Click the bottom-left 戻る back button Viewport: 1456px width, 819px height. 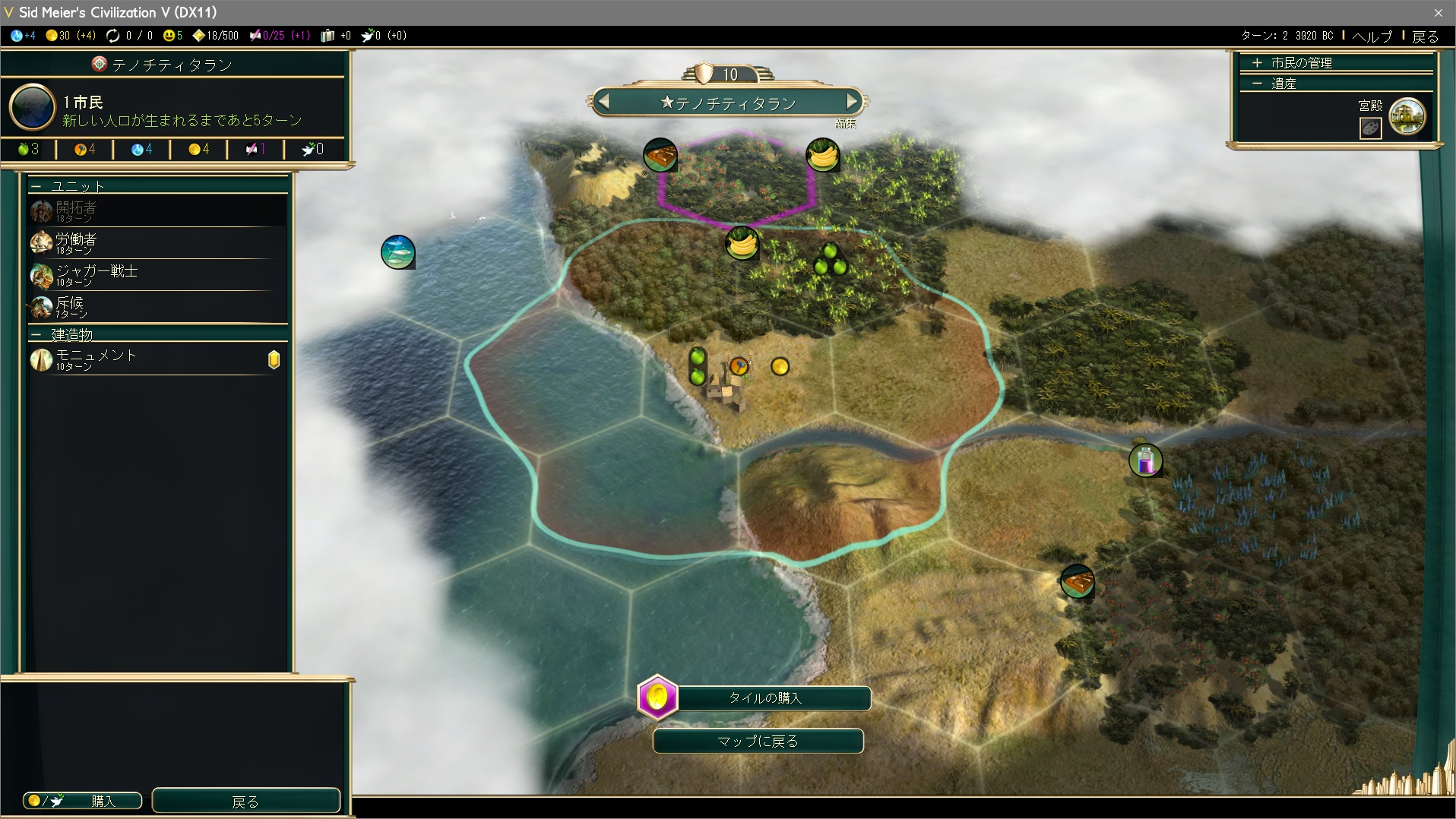(x=245, y=801)
